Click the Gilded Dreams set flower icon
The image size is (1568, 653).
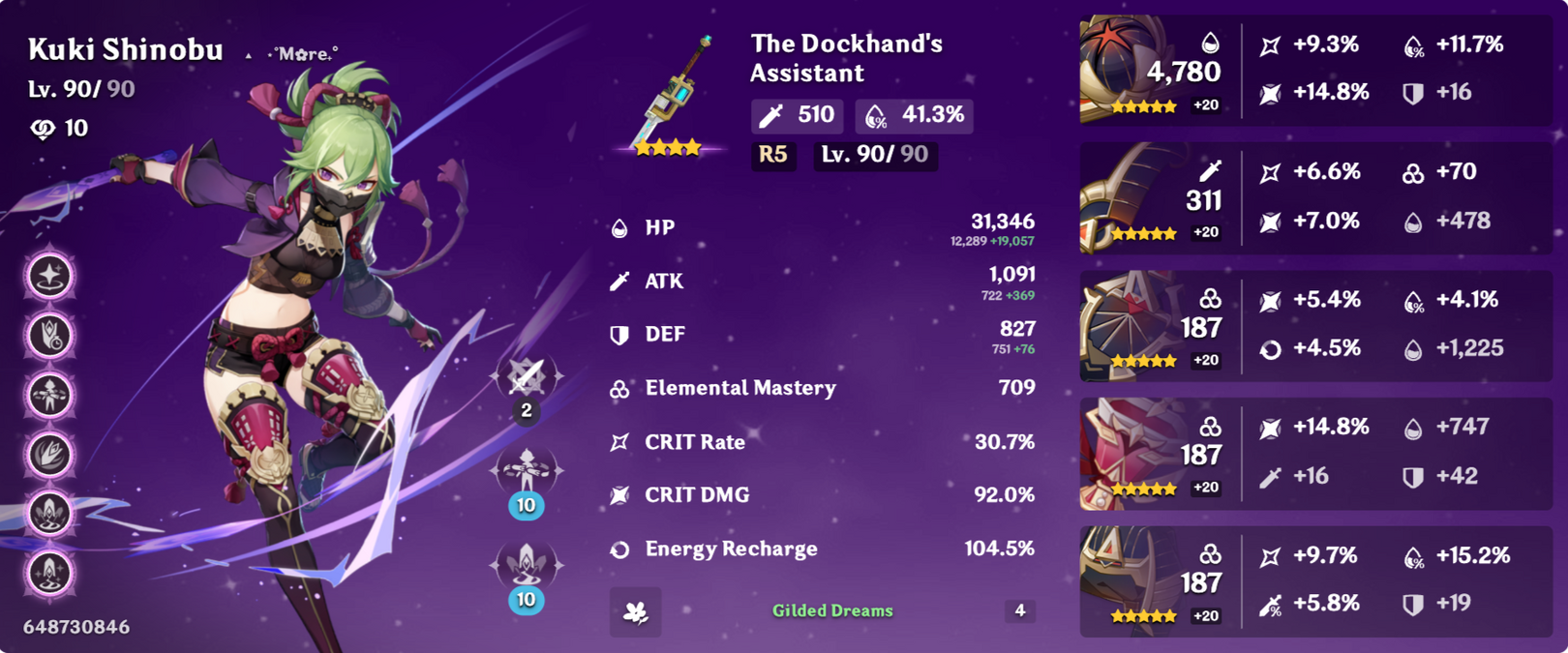(x=636, y=611)
